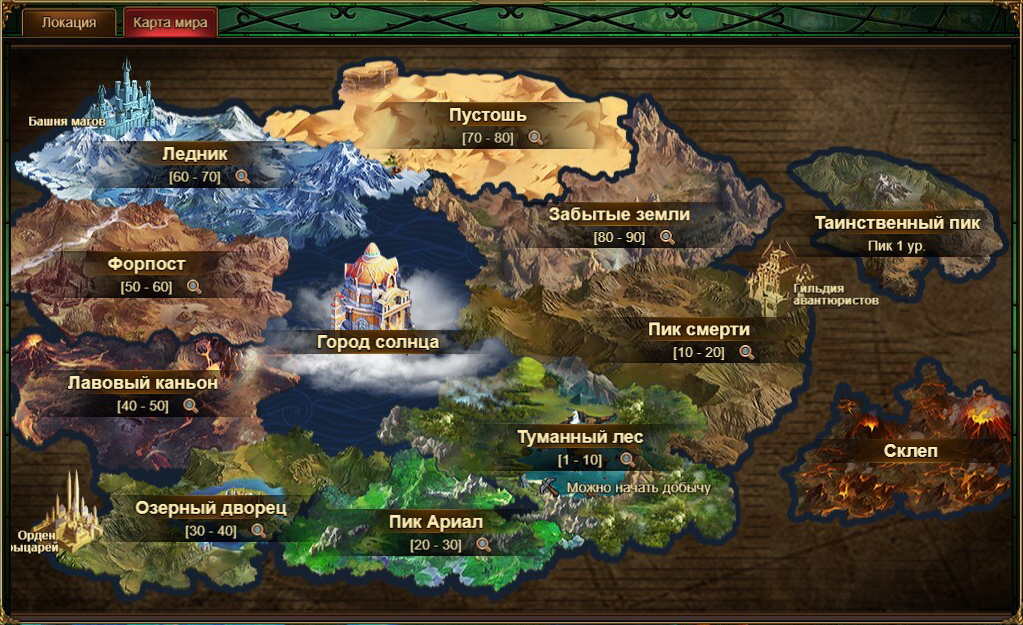Open the Пик смерти region

[699, 329]
